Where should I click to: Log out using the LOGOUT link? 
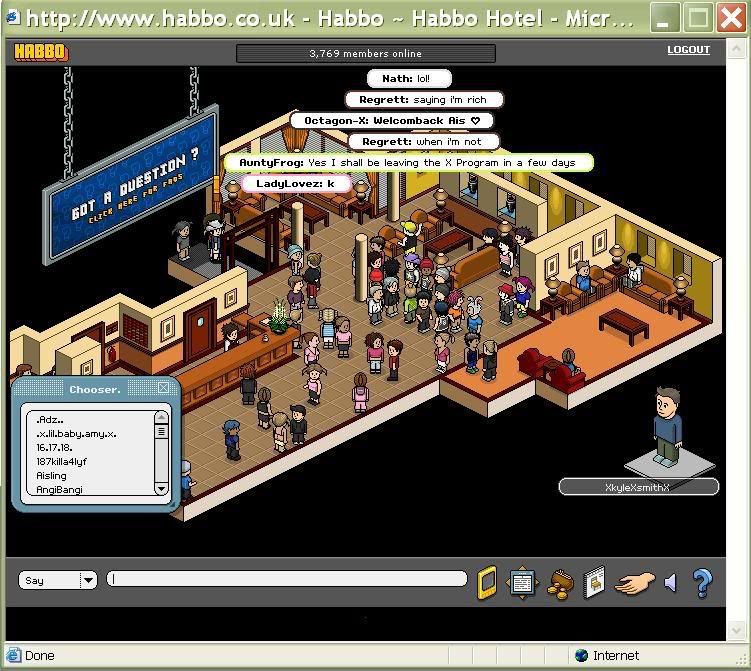point(688,50)
